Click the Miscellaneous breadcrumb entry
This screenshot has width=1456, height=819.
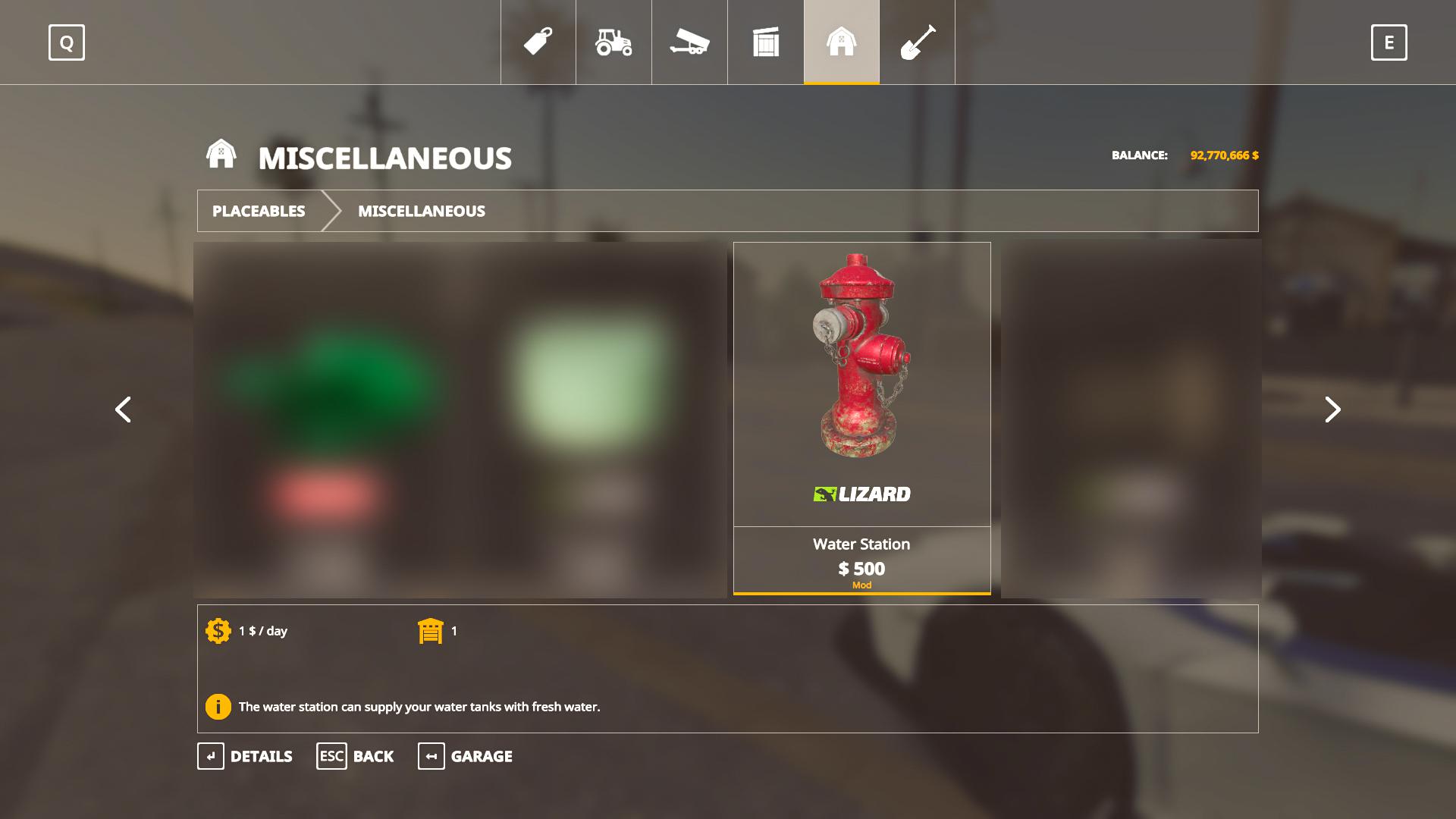click(422, 211)
